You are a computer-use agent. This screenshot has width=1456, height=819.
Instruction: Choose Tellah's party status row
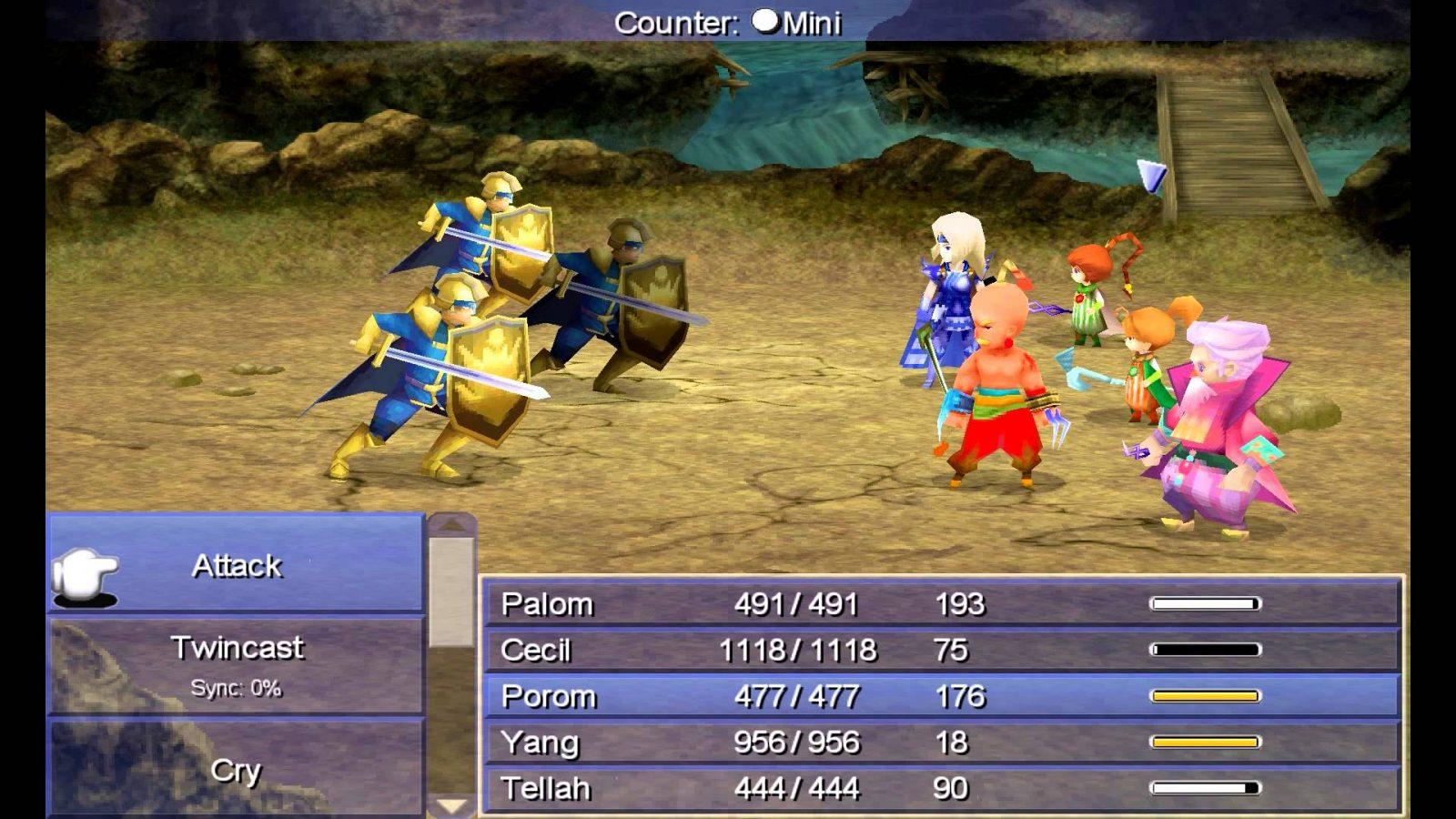(x=942, y=788)
